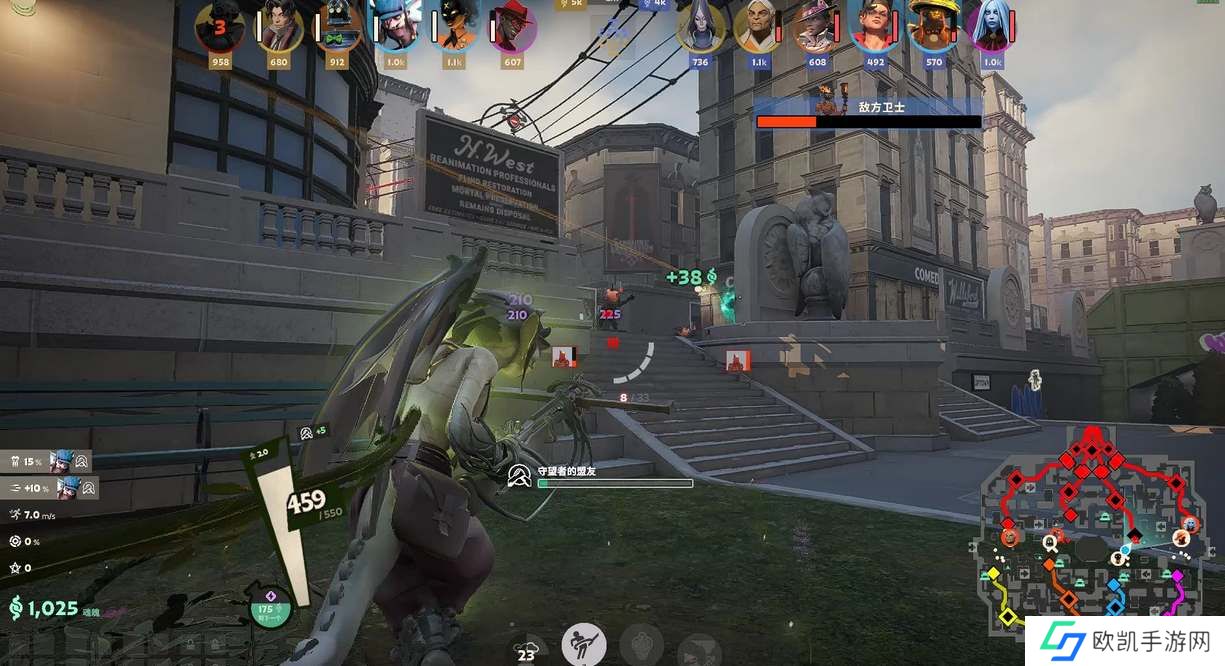This screenshot has height=666, width=1225.
Task: Select the dead teammate portrait showing red 3
Action: coord(219,27)
